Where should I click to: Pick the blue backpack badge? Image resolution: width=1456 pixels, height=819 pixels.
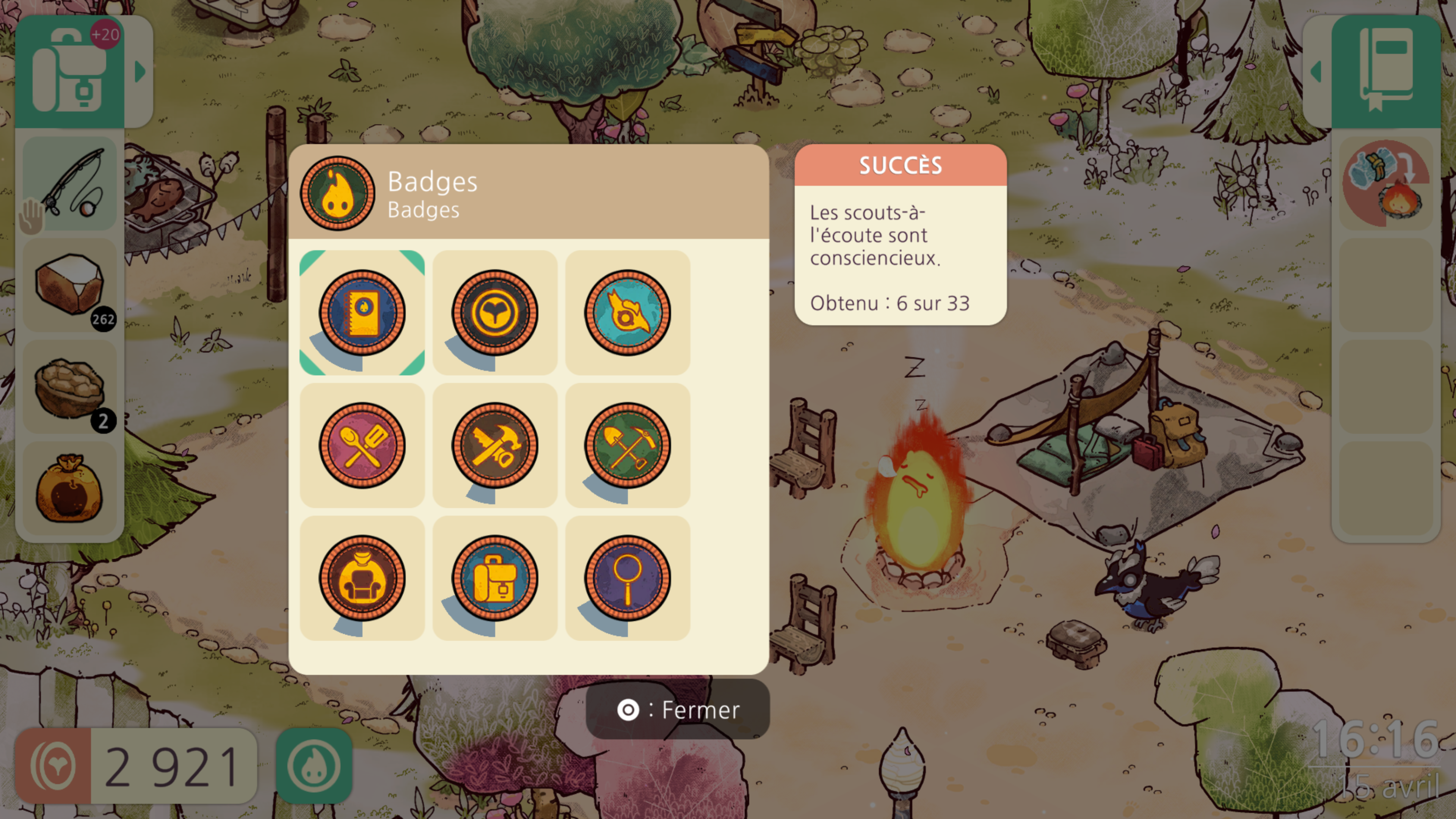[x=494, y=577]
